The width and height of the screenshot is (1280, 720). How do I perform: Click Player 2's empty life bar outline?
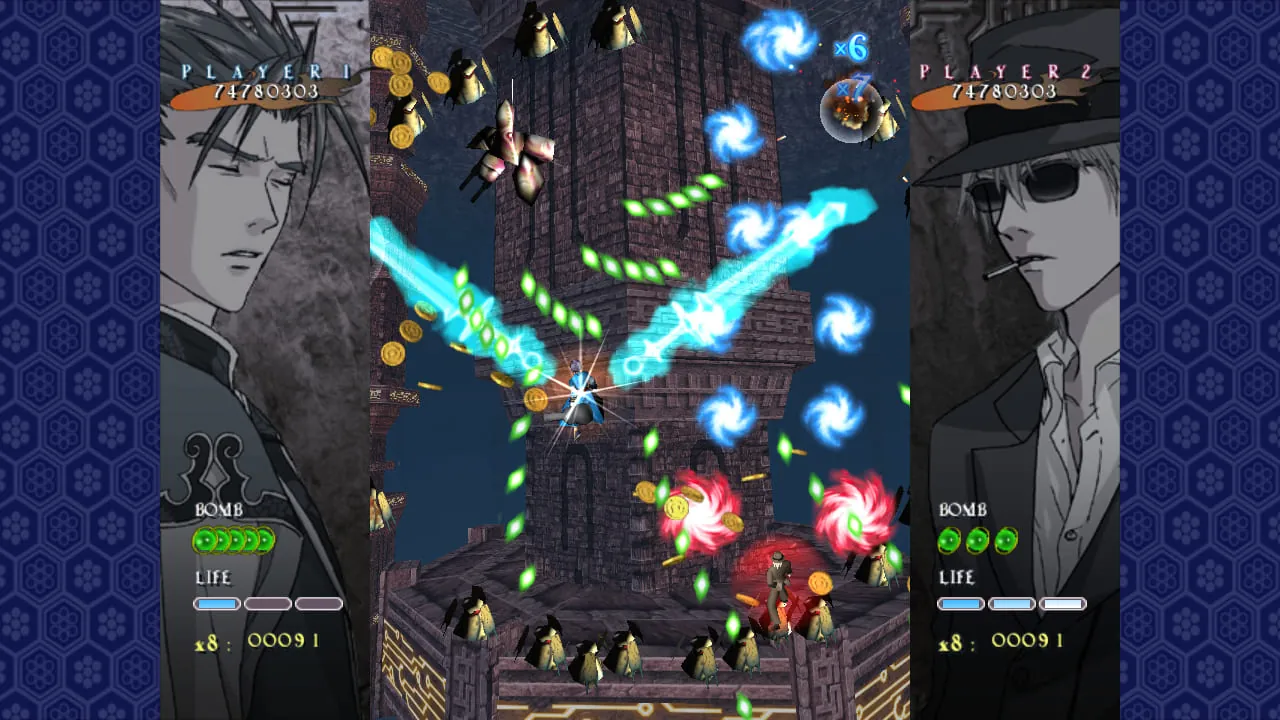[x=1063, y=603]
